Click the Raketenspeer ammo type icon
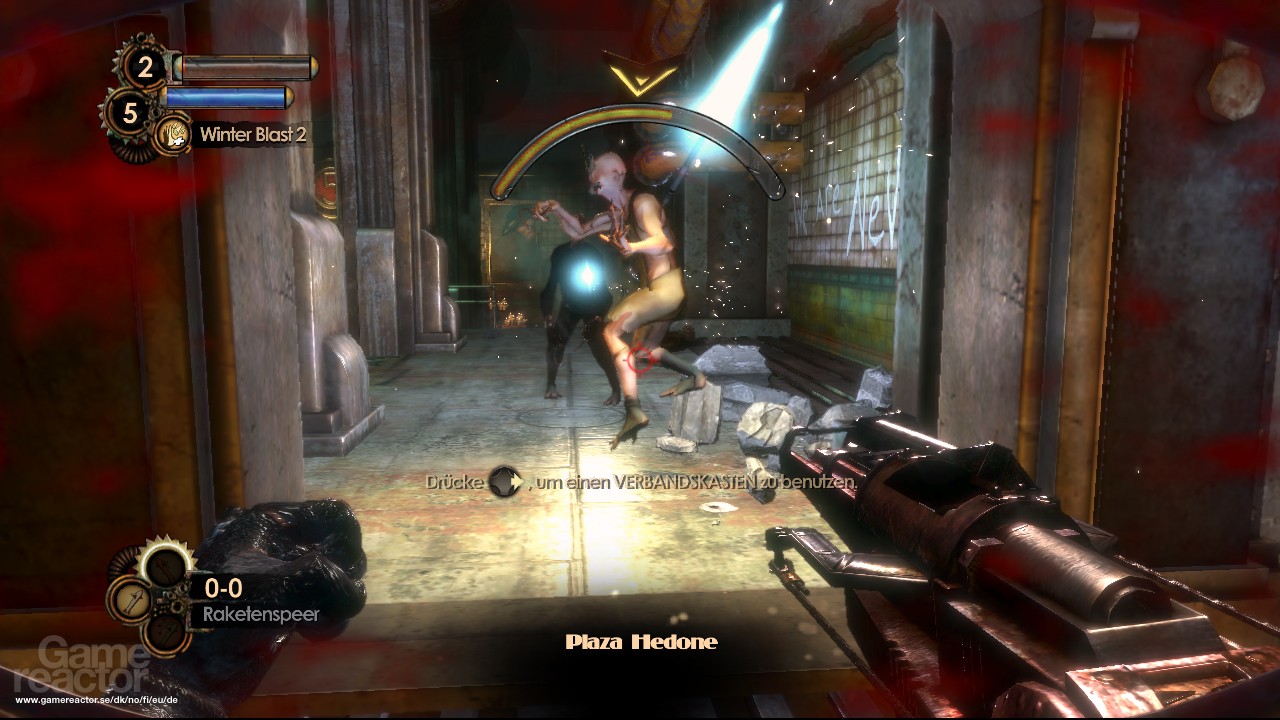Viewport: 1280px width, 720px height. [131, 601]
